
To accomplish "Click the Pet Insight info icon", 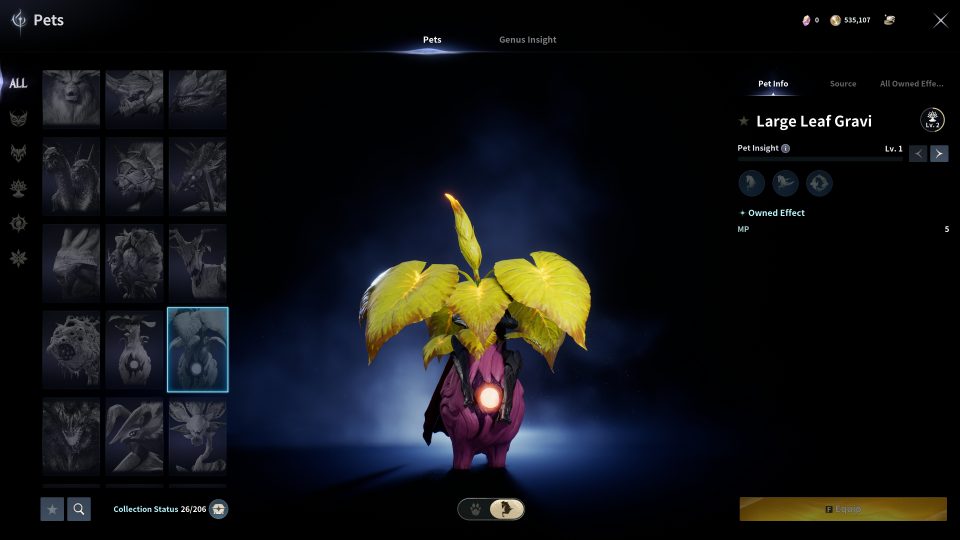I will pos(785,148).
